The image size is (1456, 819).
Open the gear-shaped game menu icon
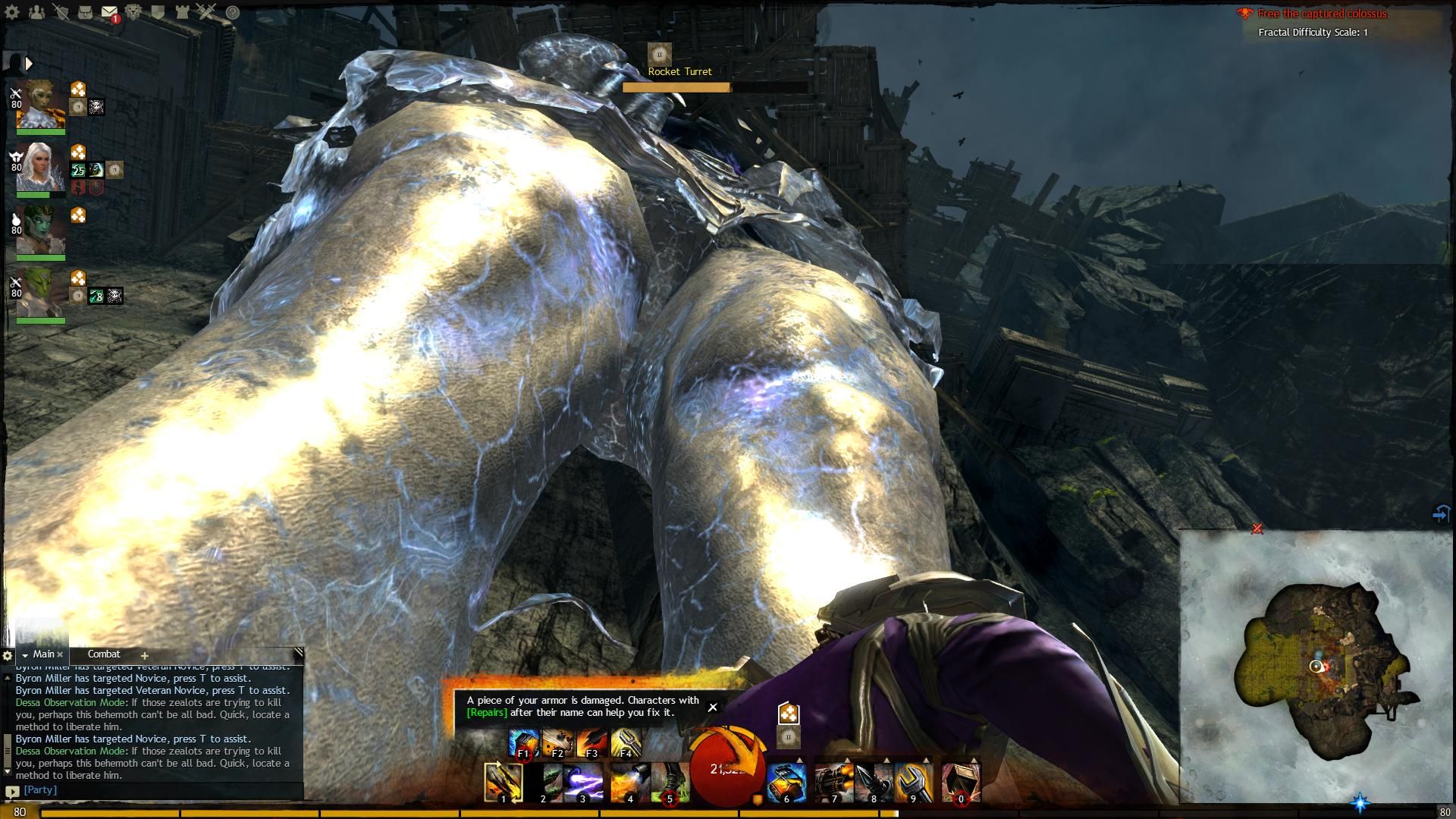click(x=12, y=12)
